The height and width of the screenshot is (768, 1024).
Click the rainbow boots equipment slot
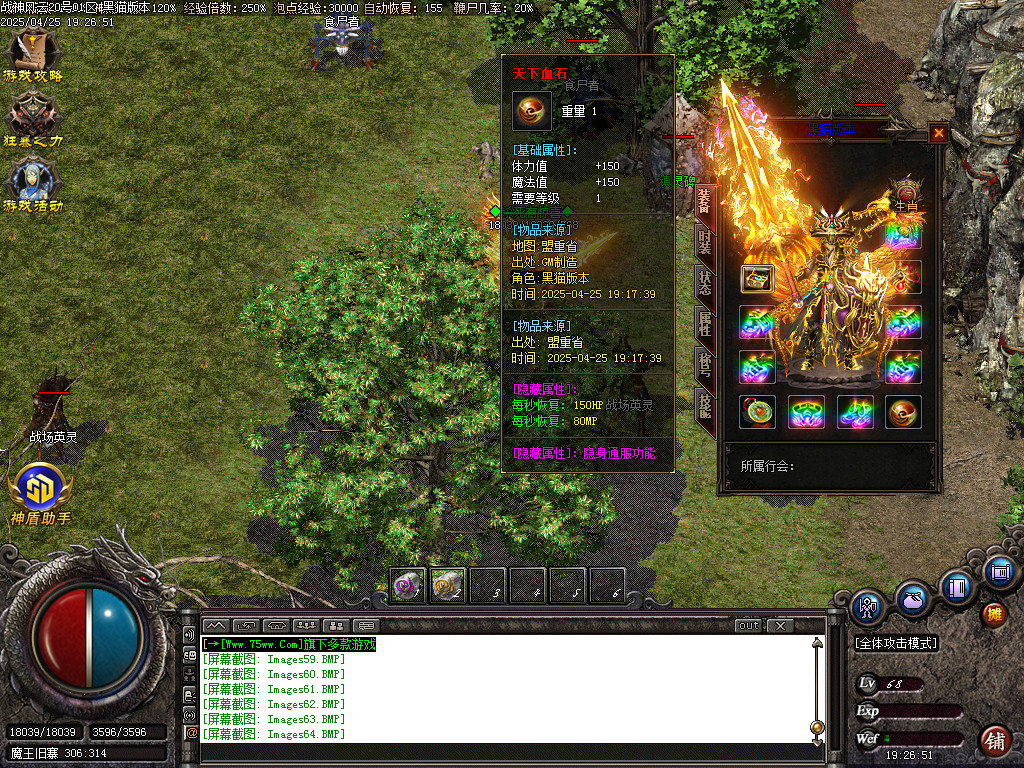pyautogui.click(x=855, y=412)
